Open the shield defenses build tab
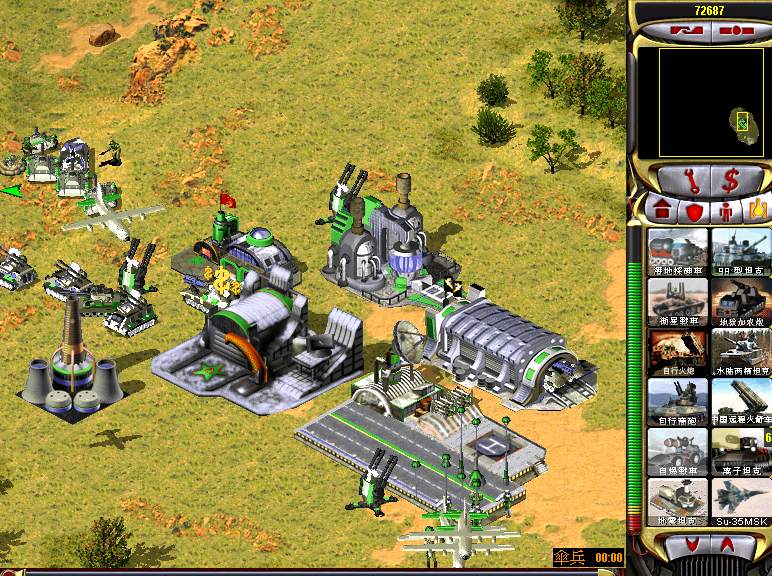772x576 pixels. point(692,212)
